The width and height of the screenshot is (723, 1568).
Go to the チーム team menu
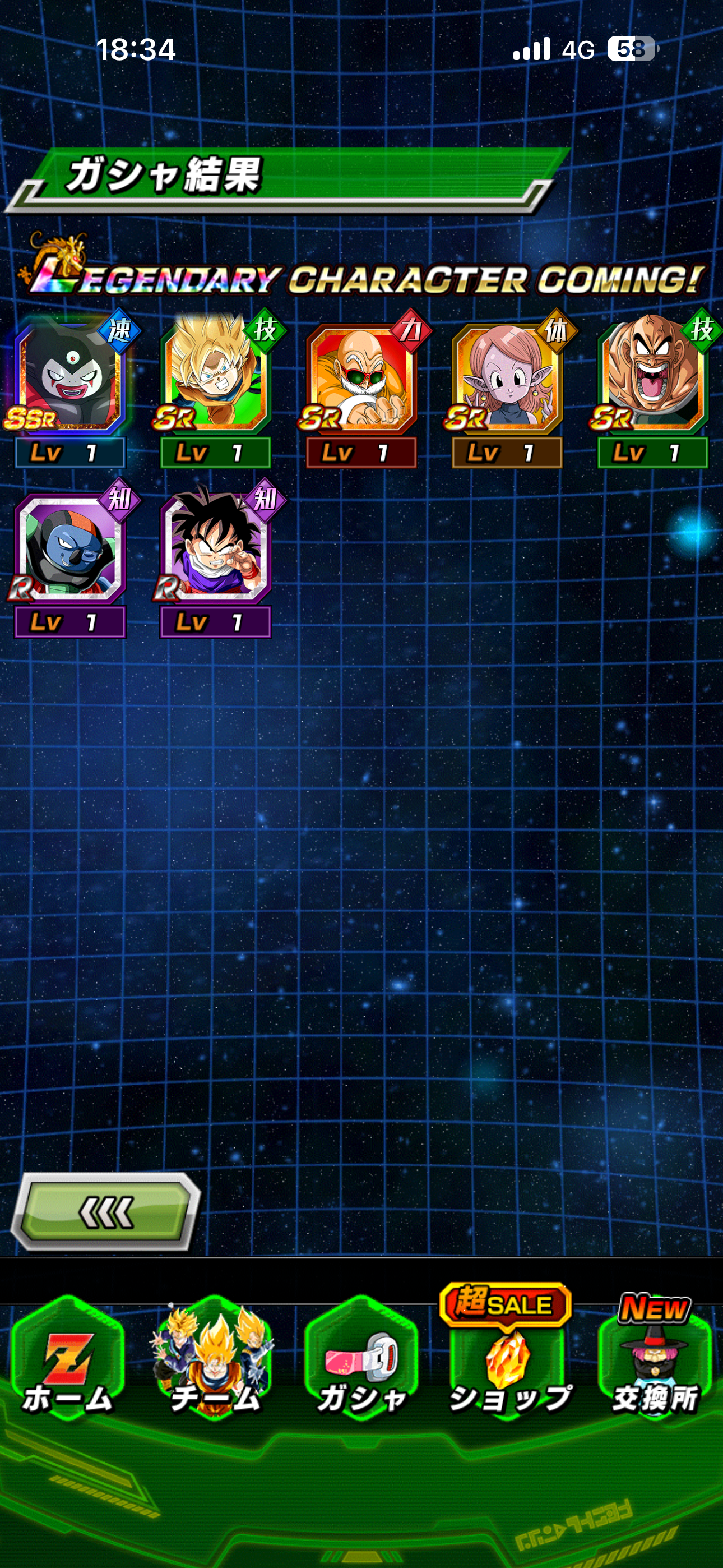[x=214, y=1363]
